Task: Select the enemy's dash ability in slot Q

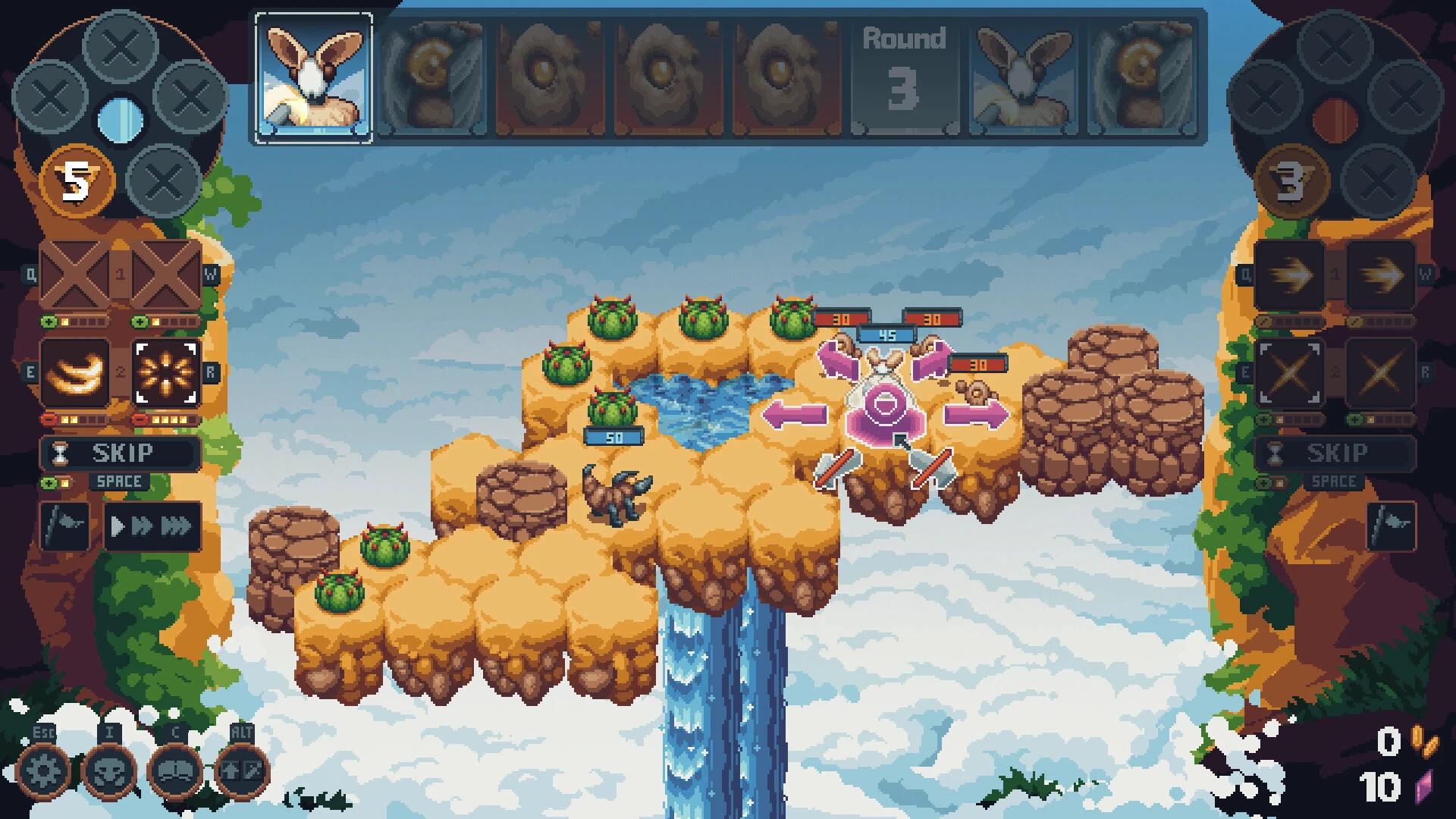Action: pos(1289,275)
